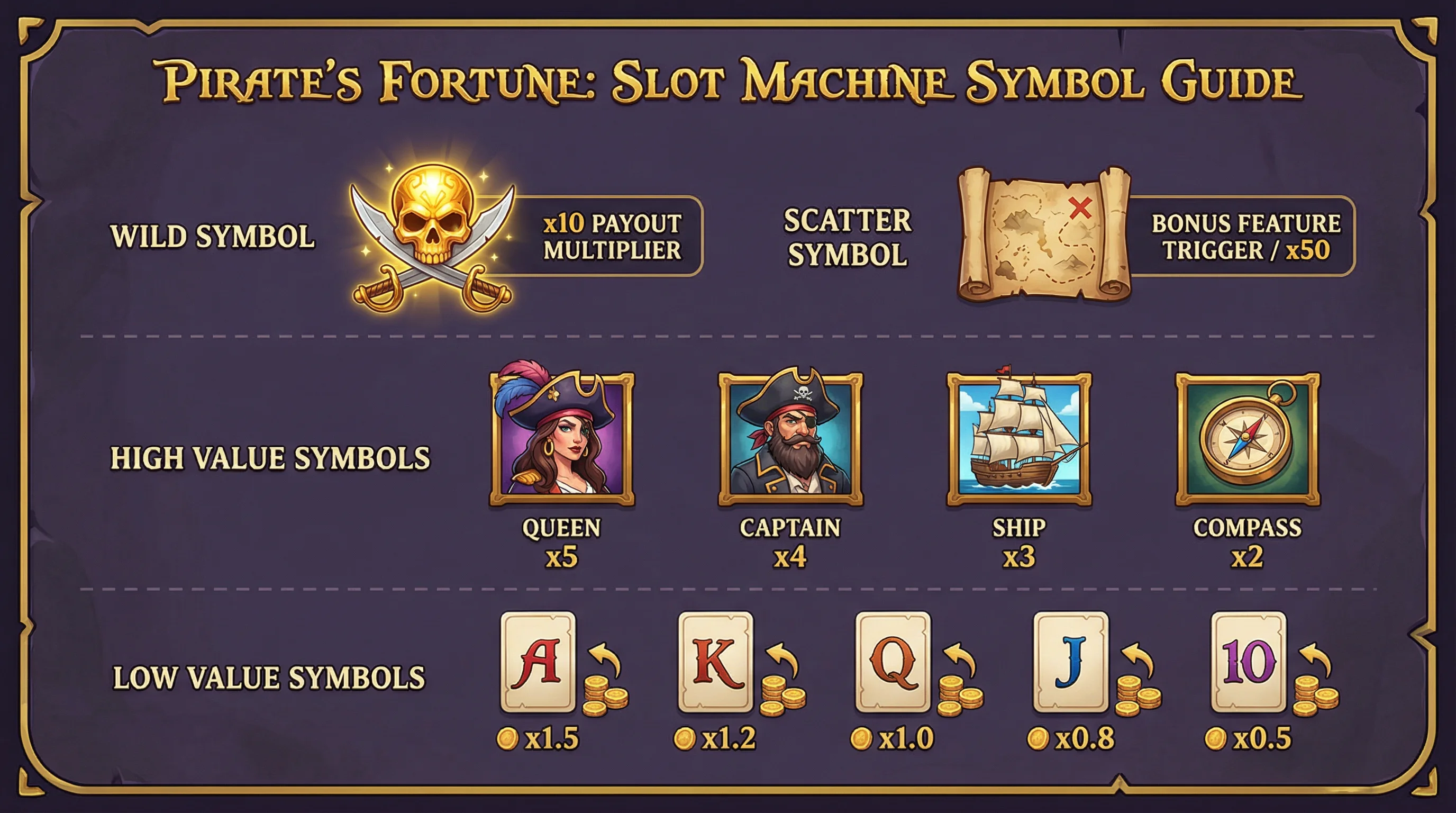Choose the Queen pirate symbol tile
This screenshot has width=1456, height=813.
[x=562, y=438]
